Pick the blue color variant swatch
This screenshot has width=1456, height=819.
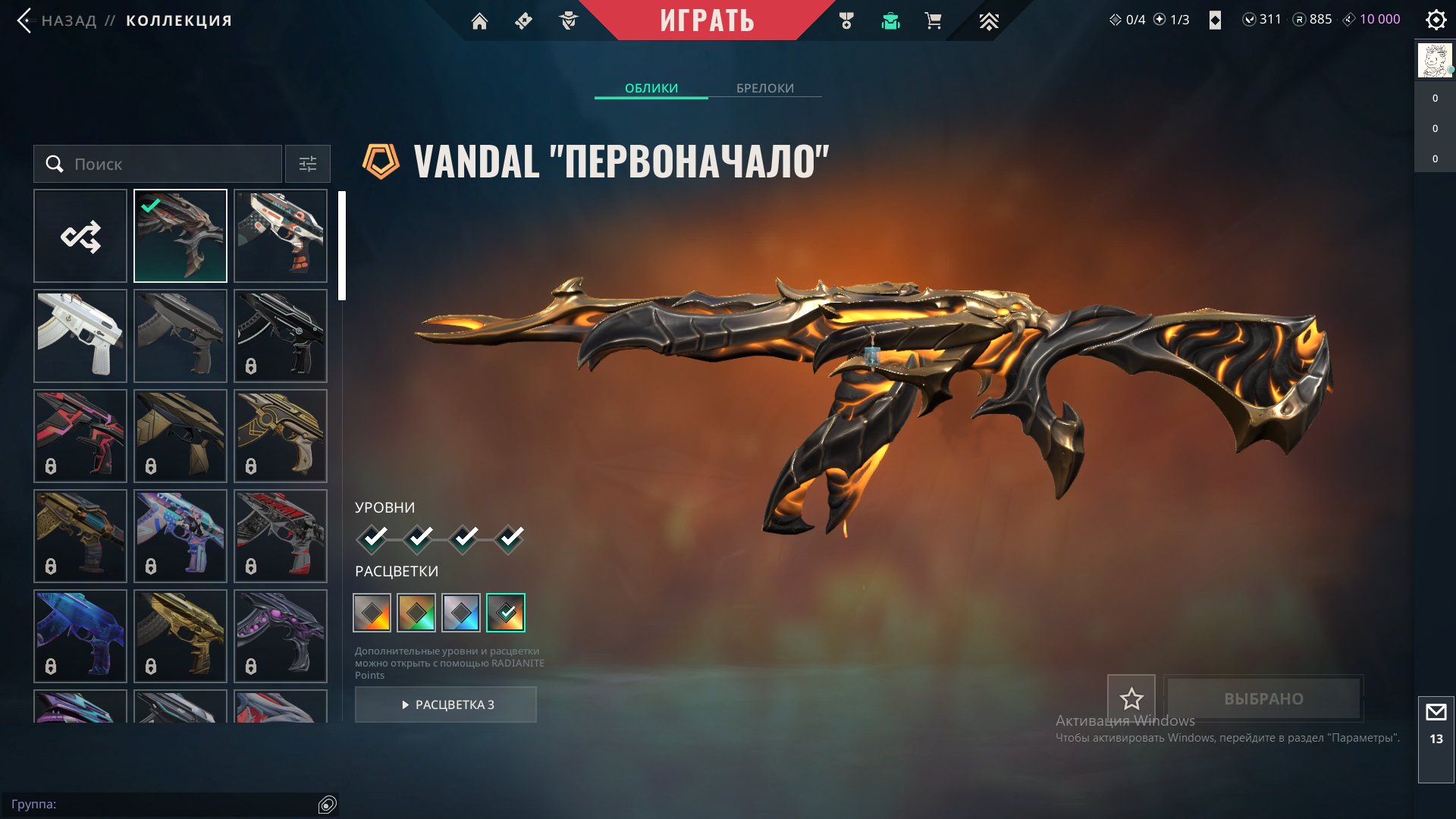(461, 613)
